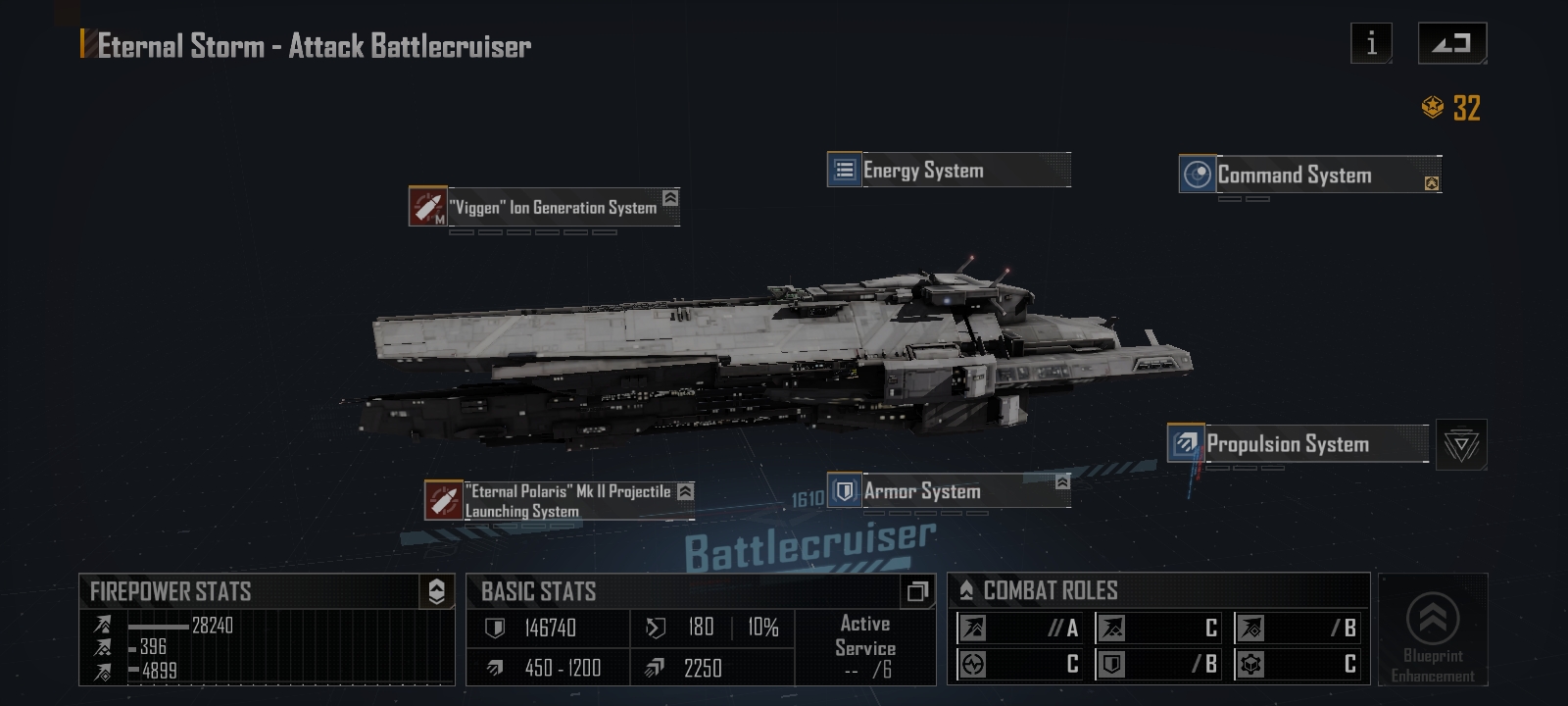Open the Energy System module
Image resolution: width=1568 pixels, height=706 pixels.
coord(948,170)
